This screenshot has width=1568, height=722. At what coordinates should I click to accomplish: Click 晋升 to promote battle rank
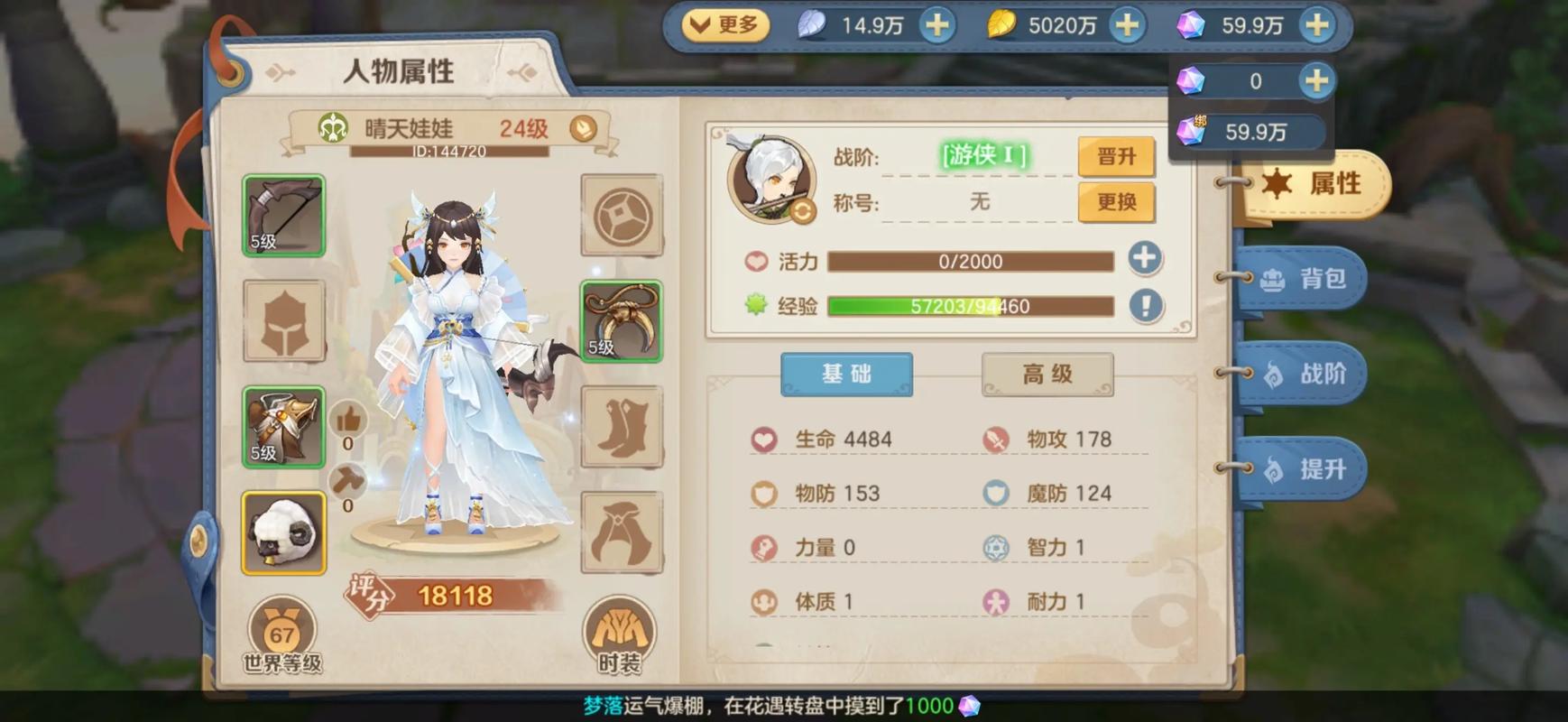click(x=1116, y=156)
